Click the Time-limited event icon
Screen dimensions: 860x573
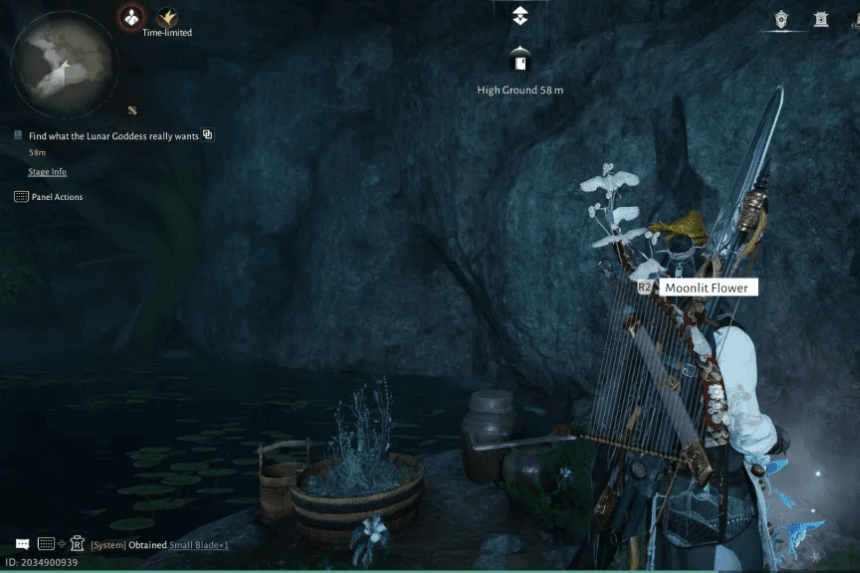[x=166, y=16]
